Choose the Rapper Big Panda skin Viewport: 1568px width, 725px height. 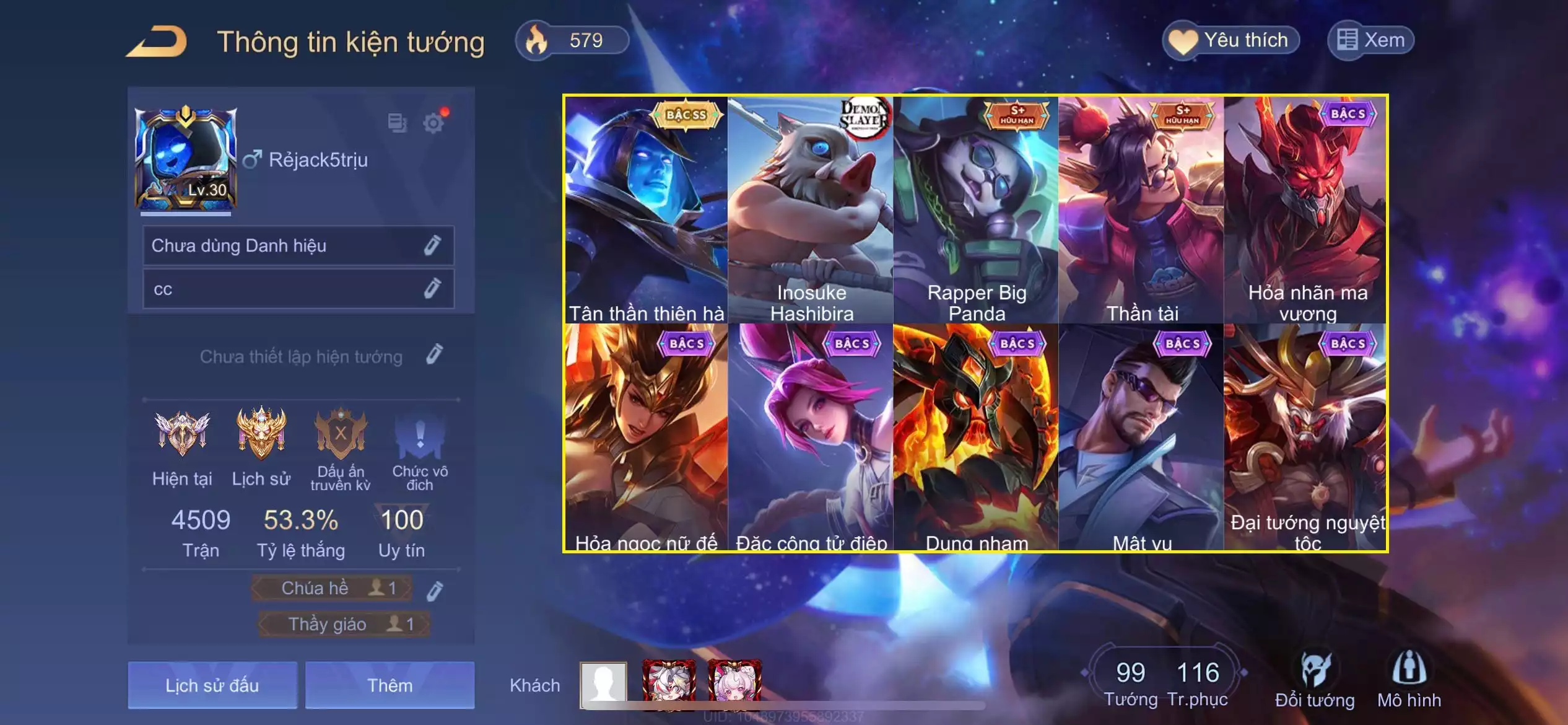(977, 209)
